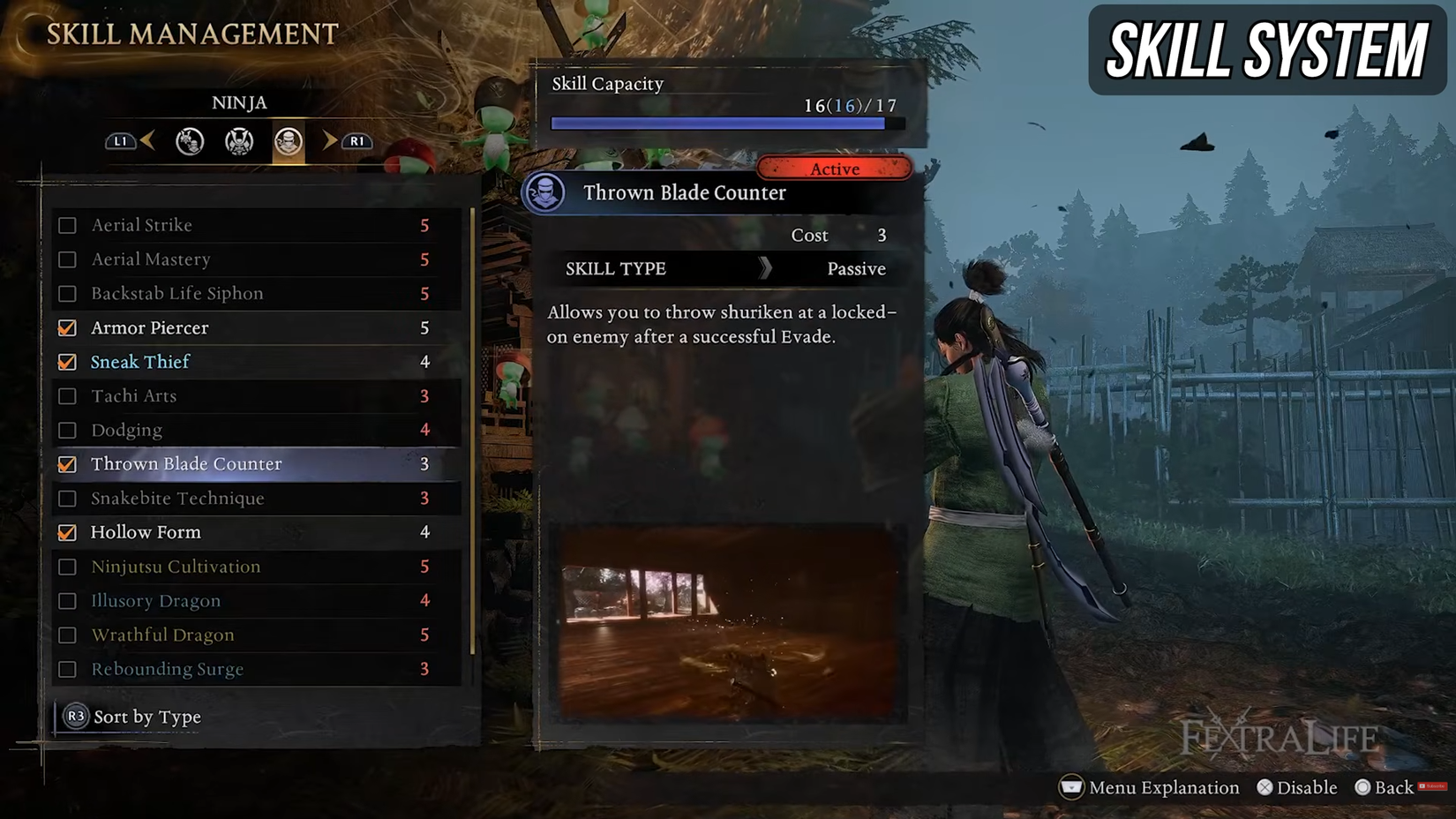Image resolution: width=1456 pixels, height=819 pixels.
Task: Enable the Dodging skill checkbox
Action: 68,430
